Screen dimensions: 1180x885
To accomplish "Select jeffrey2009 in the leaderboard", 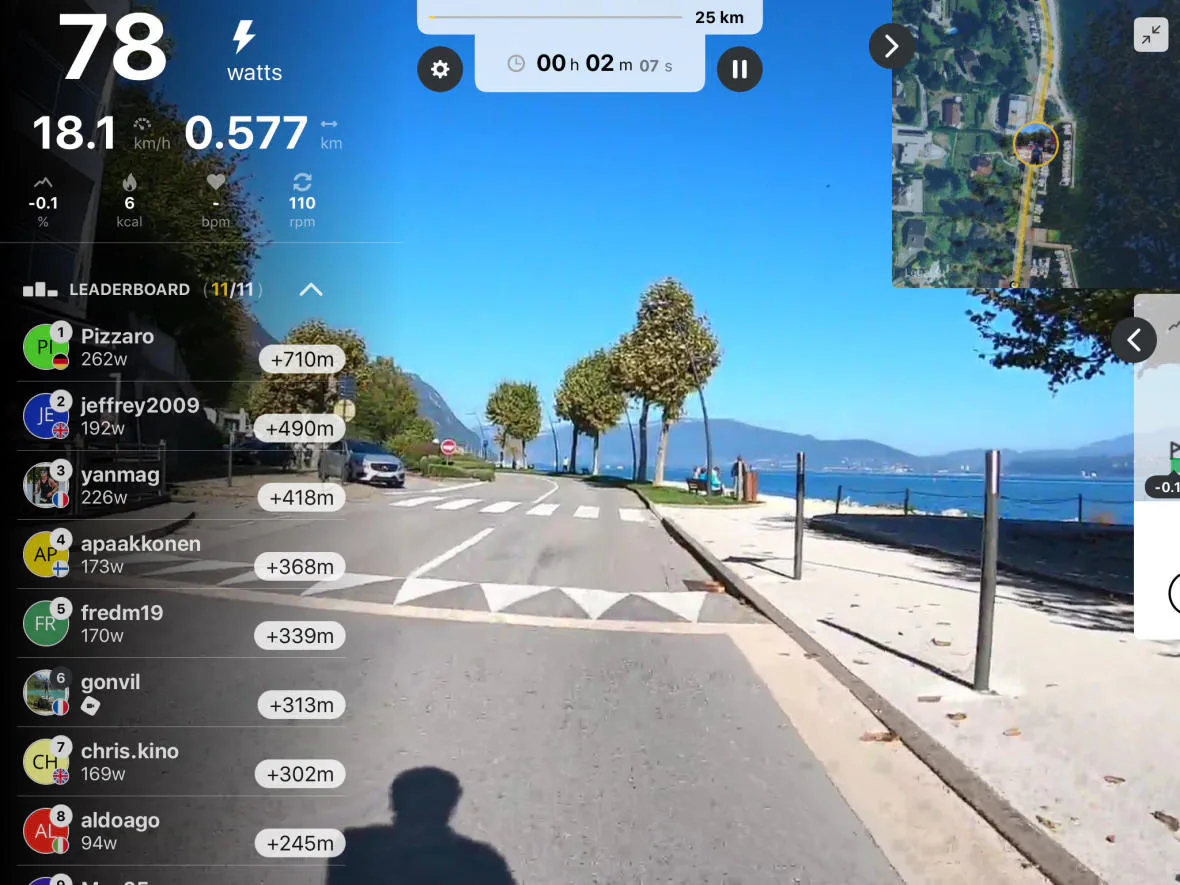I will tap(180, 416).
